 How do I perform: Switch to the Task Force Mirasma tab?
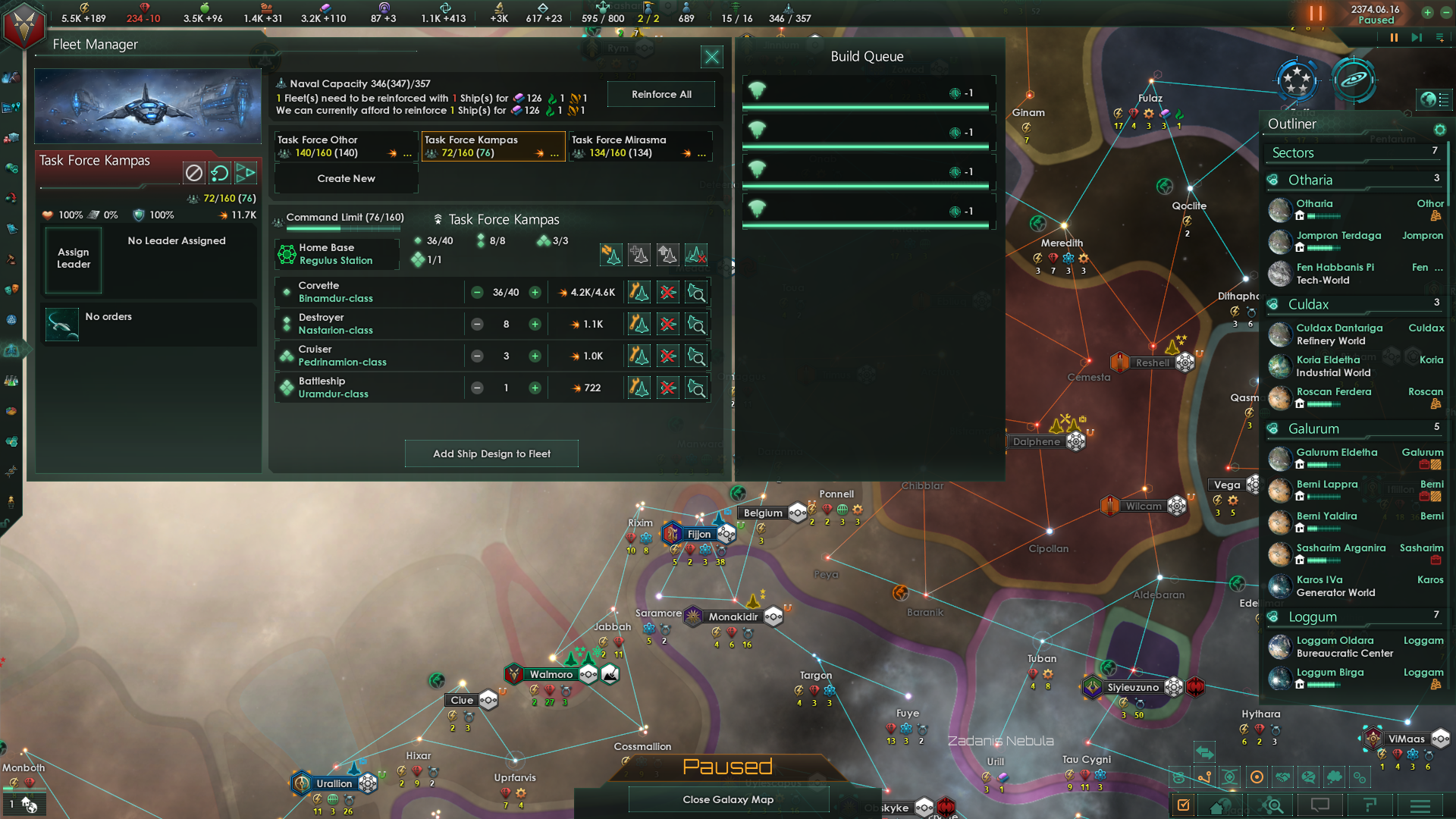coord(639,146)
